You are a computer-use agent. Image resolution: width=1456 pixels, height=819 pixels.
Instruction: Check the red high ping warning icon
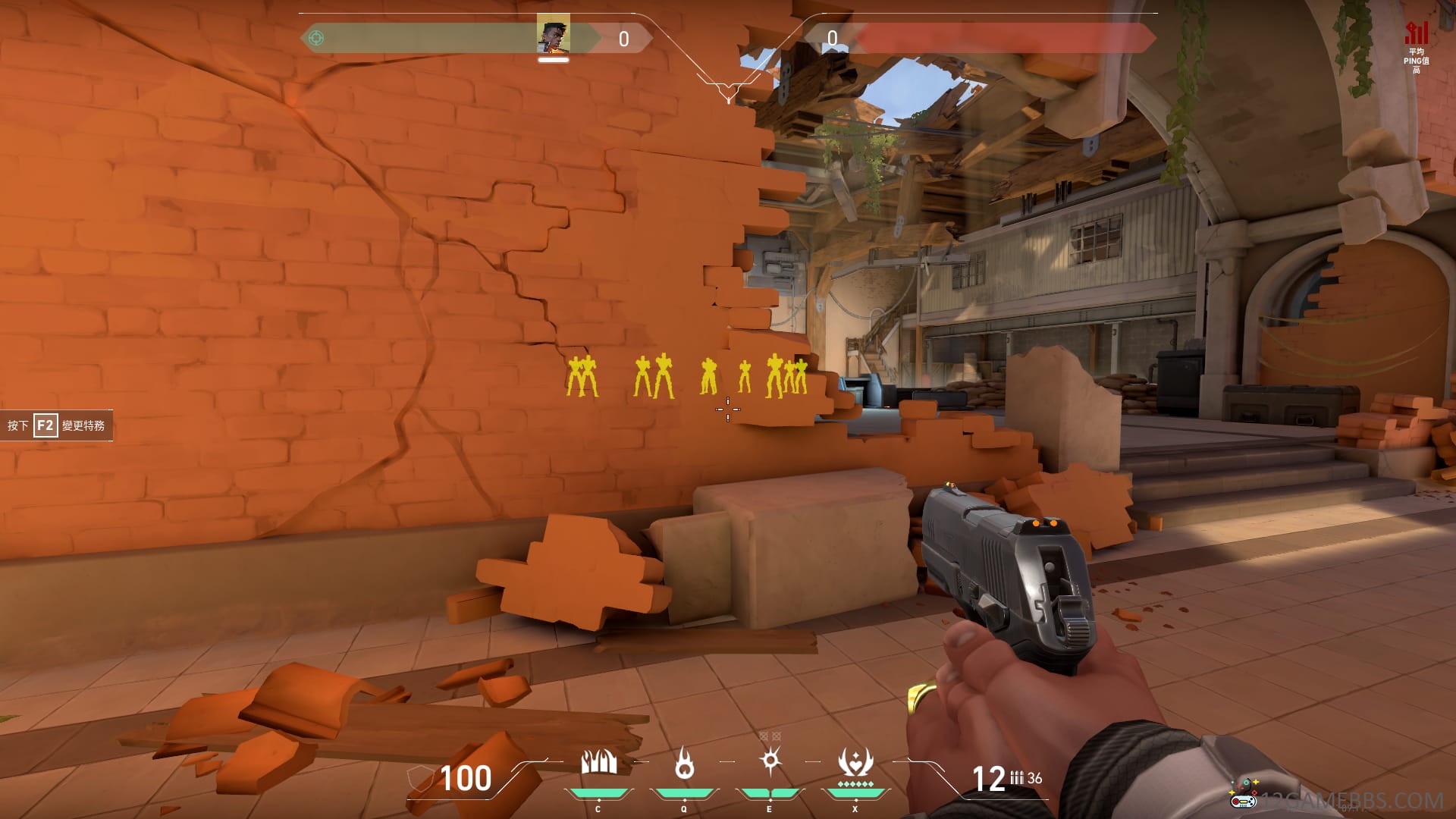point(1416,33)
